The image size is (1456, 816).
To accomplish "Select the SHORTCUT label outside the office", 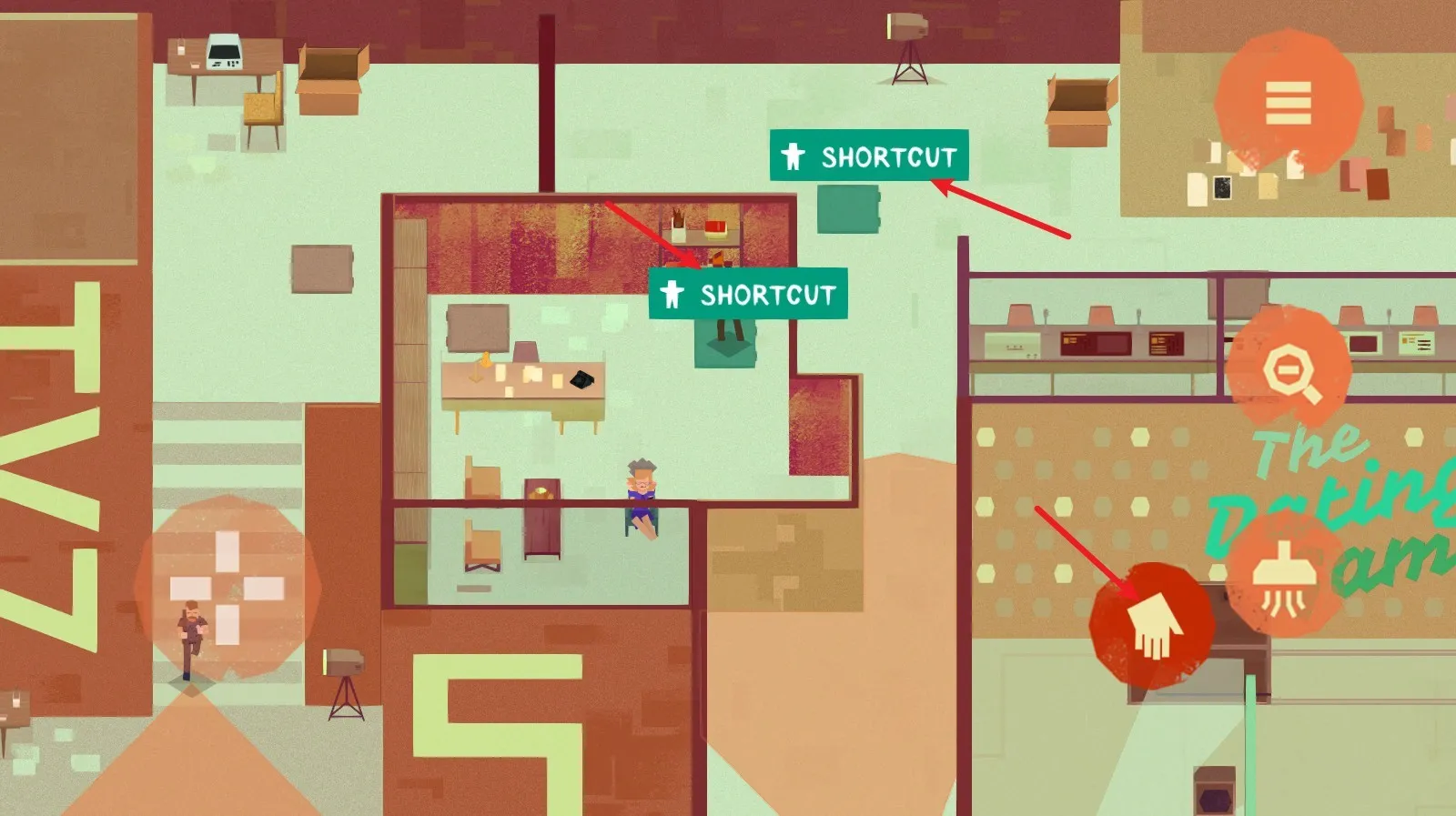I will [869, 156].
